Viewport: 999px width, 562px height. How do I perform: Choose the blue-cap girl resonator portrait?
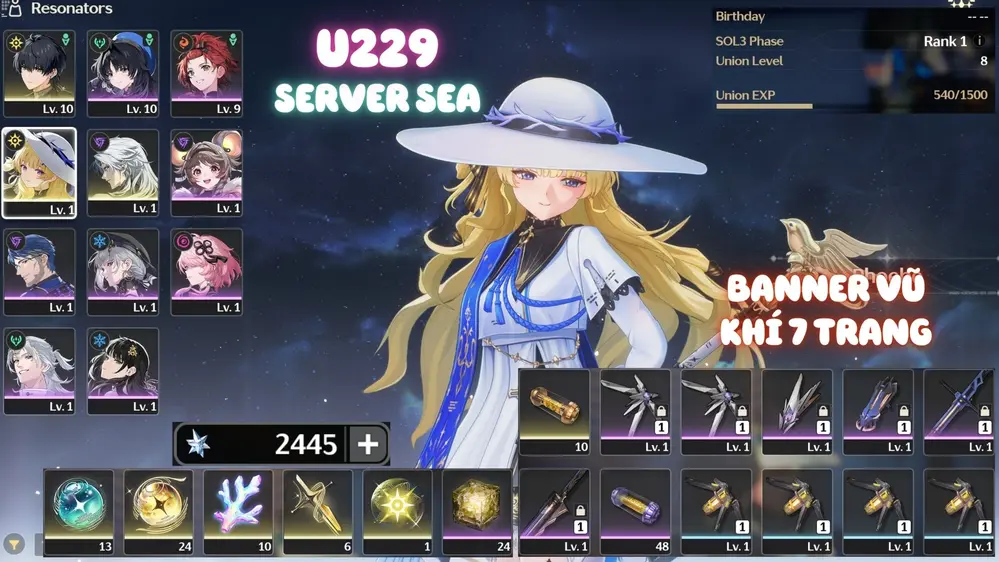[123, 73]
